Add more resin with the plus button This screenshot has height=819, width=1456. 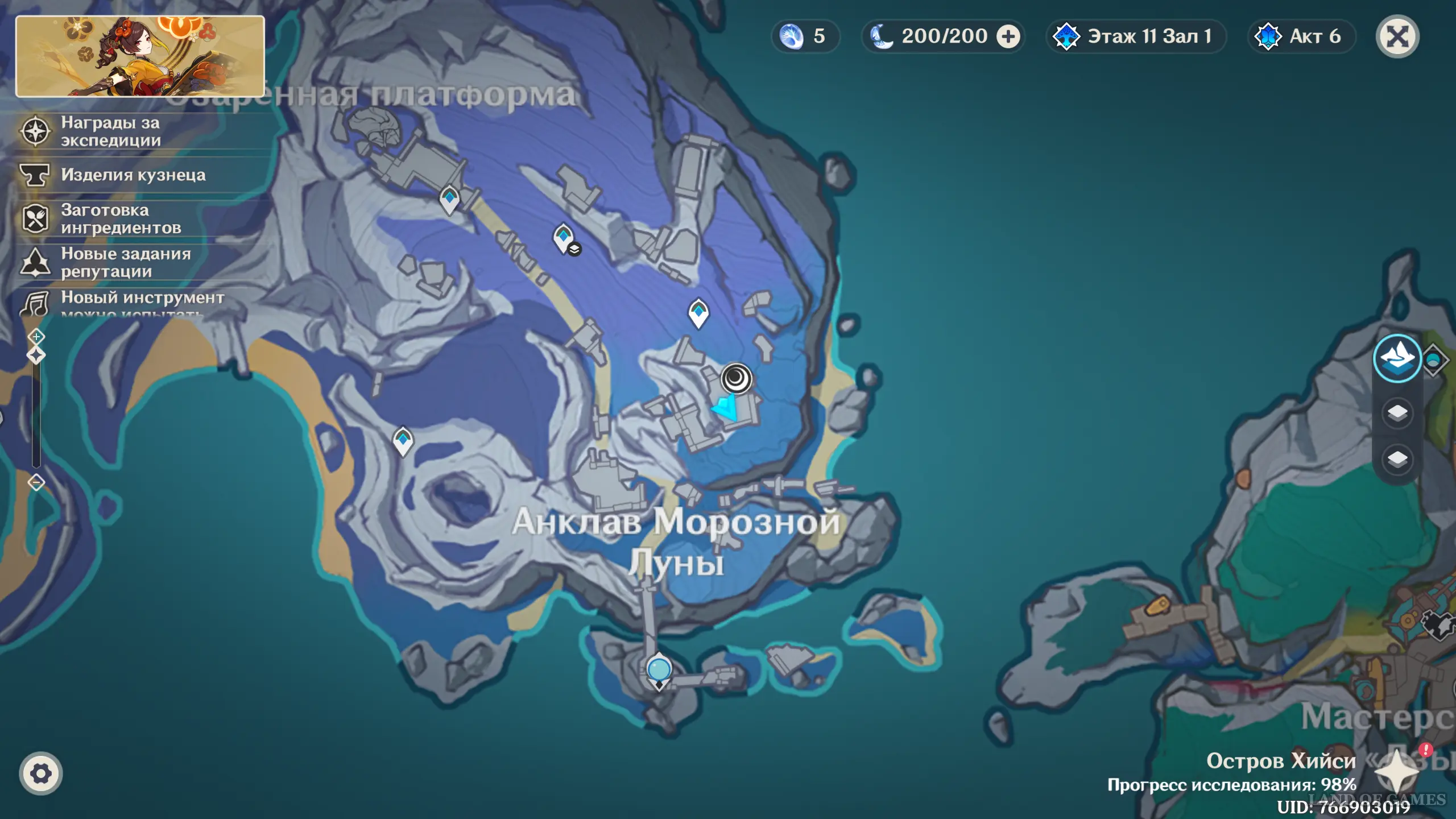click(1008, 37)
